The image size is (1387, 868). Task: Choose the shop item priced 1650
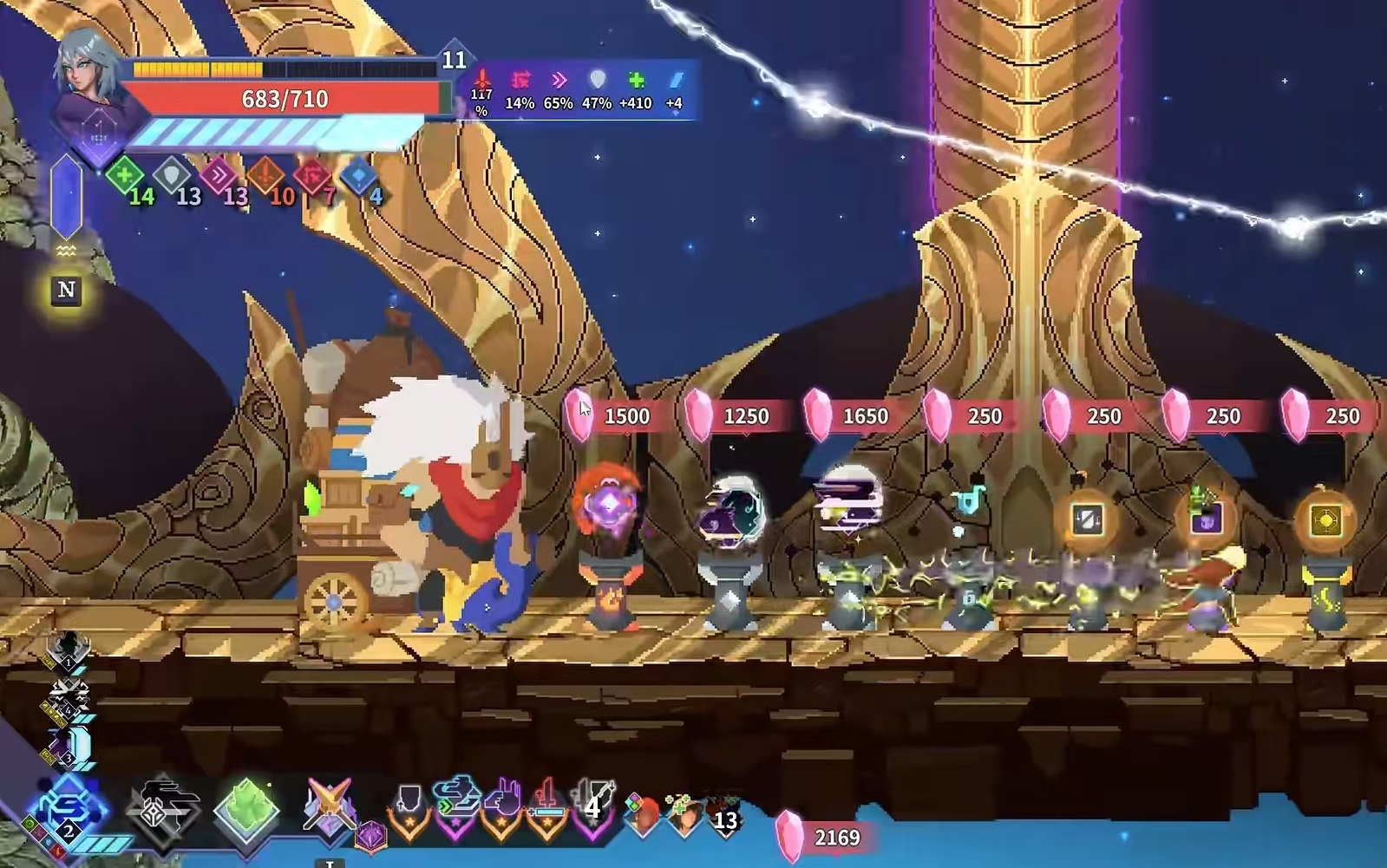pyautogui.click(x=850, y=501)
